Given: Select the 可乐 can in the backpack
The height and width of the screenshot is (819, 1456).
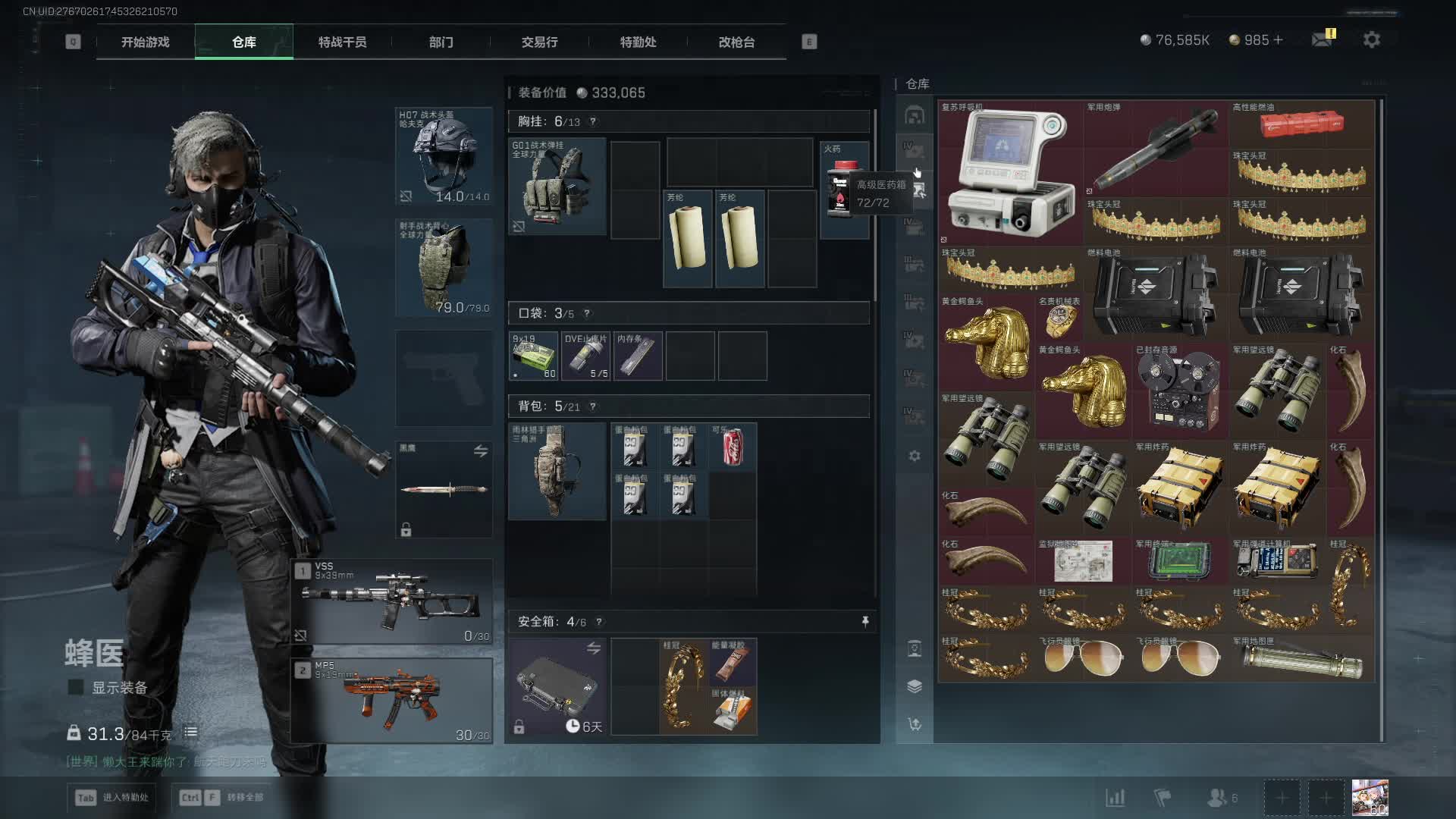Looking at the screenshot, I should 733,447.
